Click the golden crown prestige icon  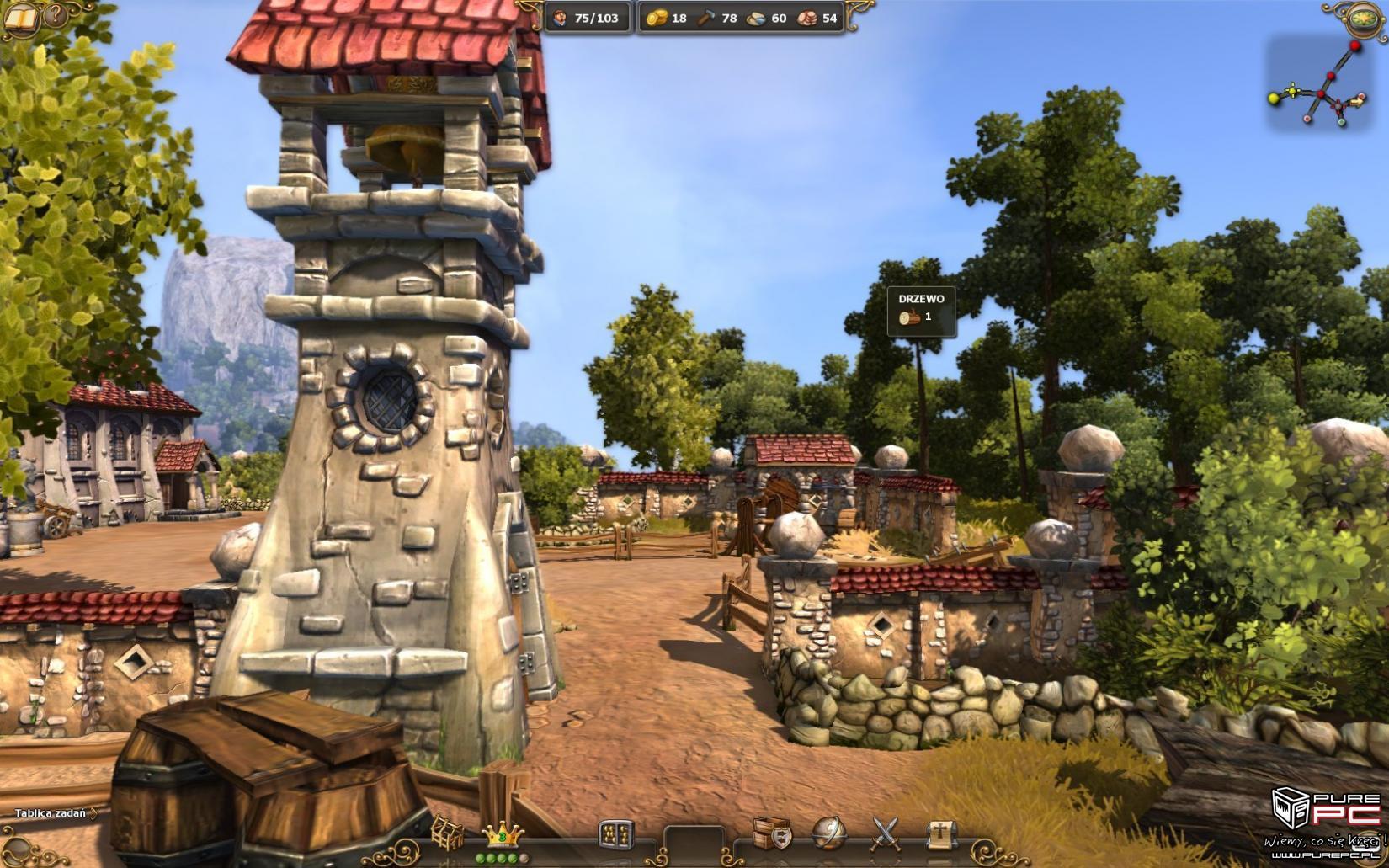pos(503,835)
